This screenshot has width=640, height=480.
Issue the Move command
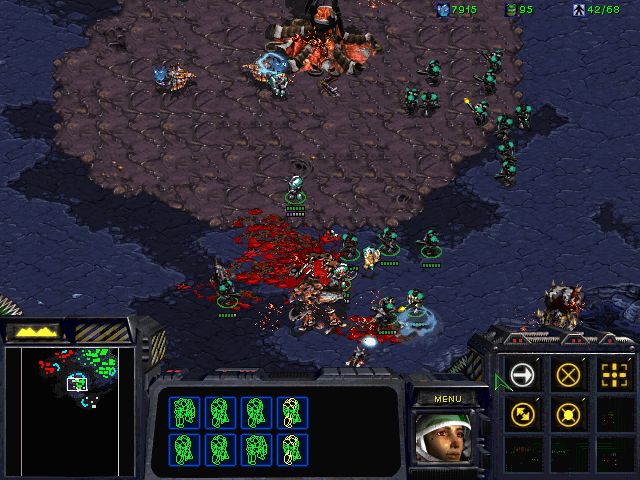click(x=523, y=376)
